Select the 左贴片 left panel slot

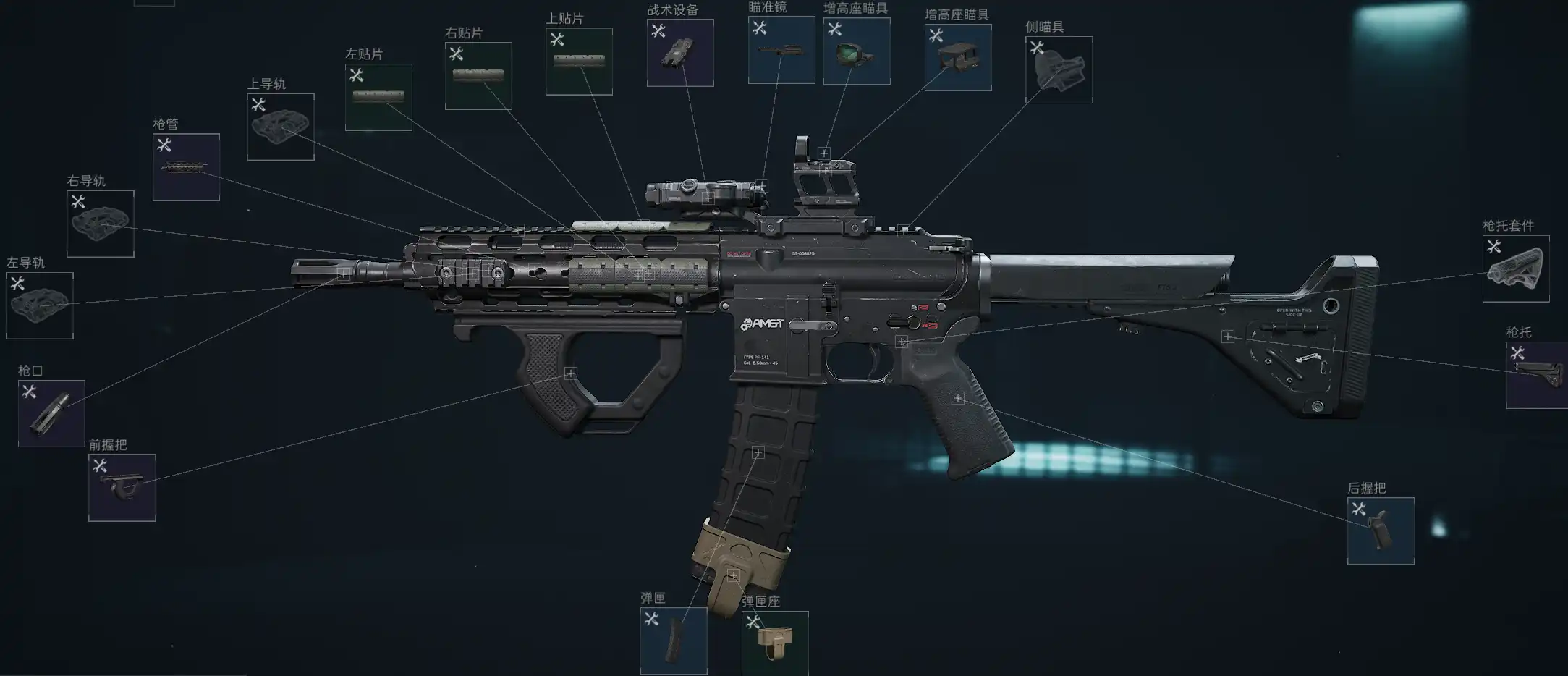378,97
